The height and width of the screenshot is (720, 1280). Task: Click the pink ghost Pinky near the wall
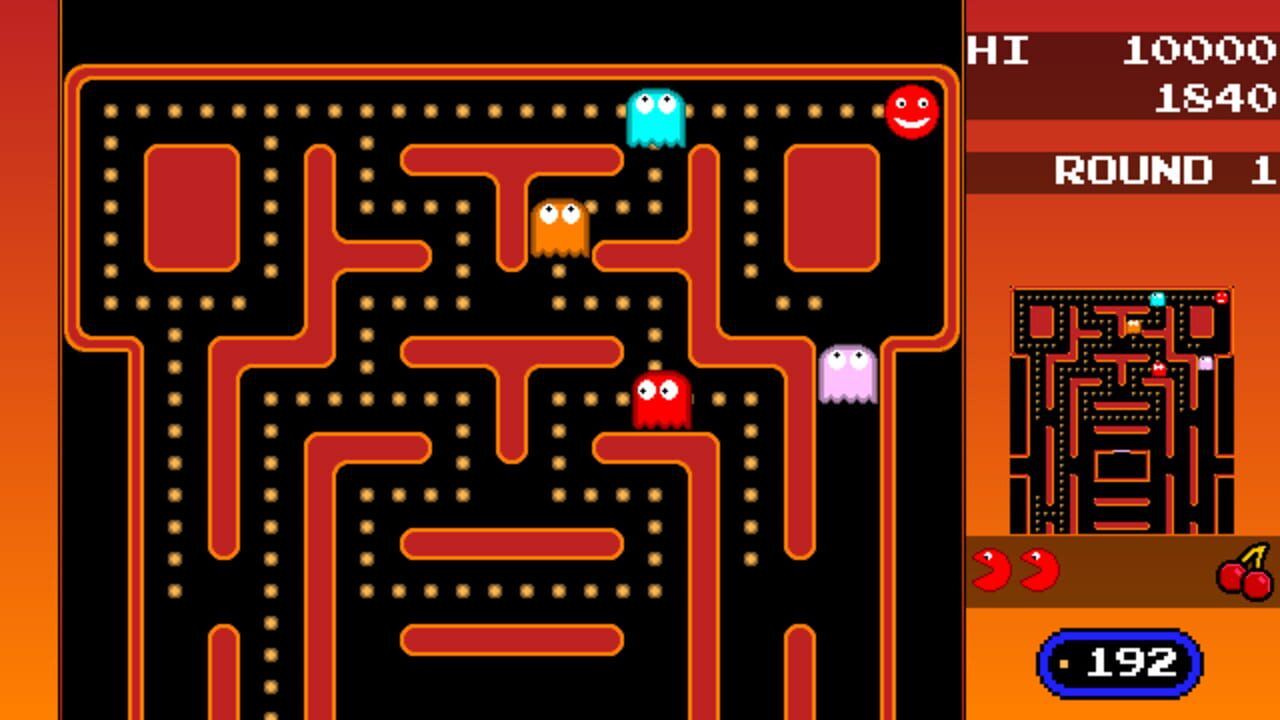[x=845, y=373]
